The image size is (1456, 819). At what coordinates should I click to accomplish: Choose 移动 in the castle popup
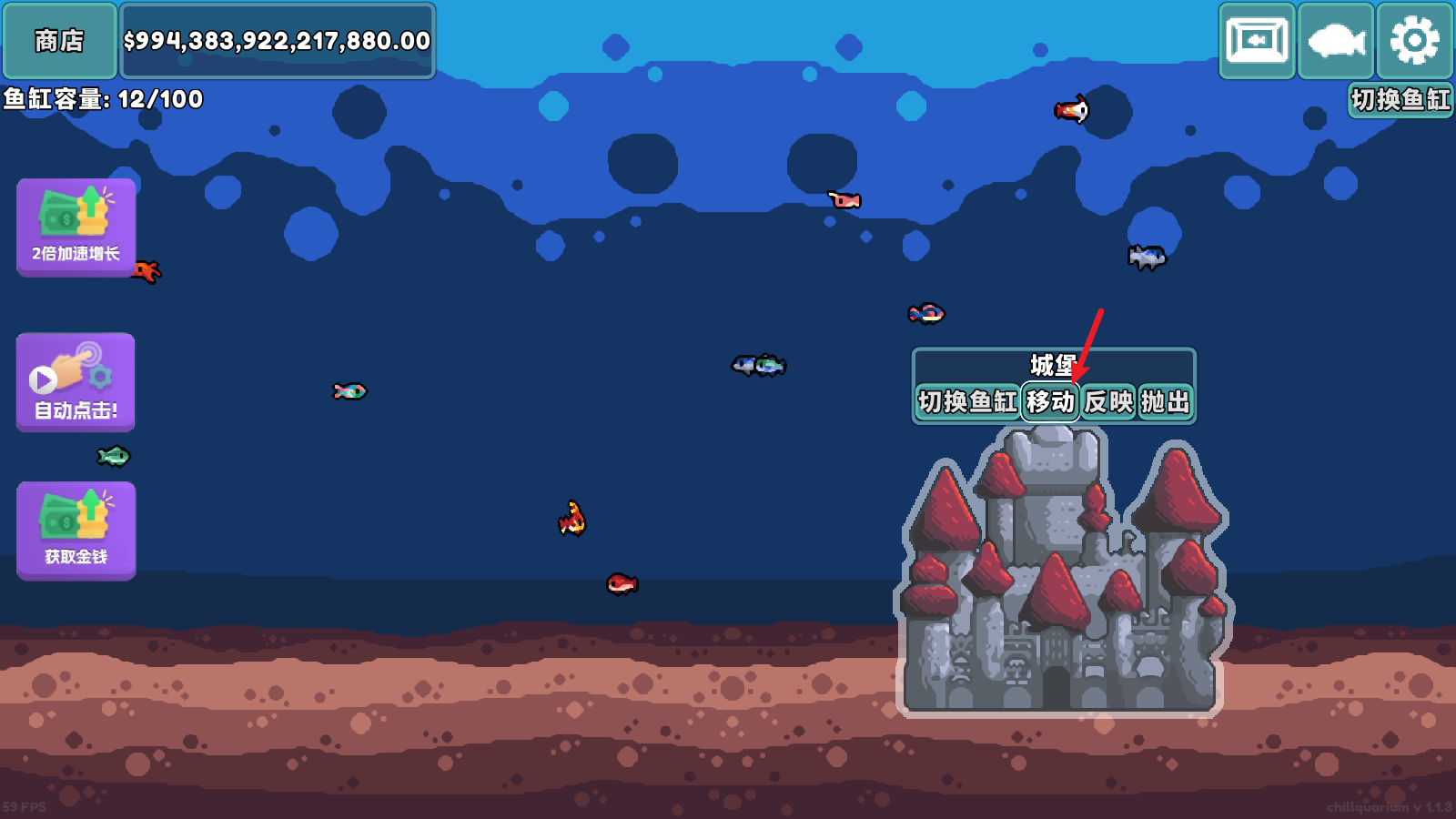(x=1050, y=401)
